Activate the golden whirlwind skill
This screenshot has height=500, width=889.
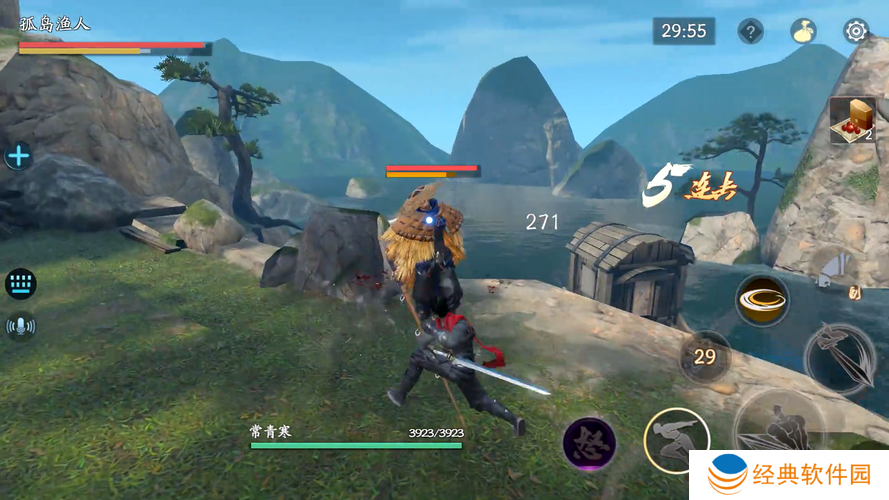[762, 299]
